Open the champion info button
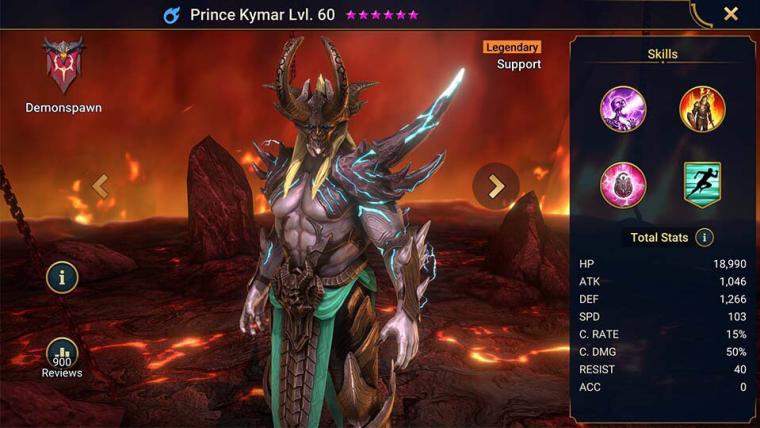 coord(62,278)
